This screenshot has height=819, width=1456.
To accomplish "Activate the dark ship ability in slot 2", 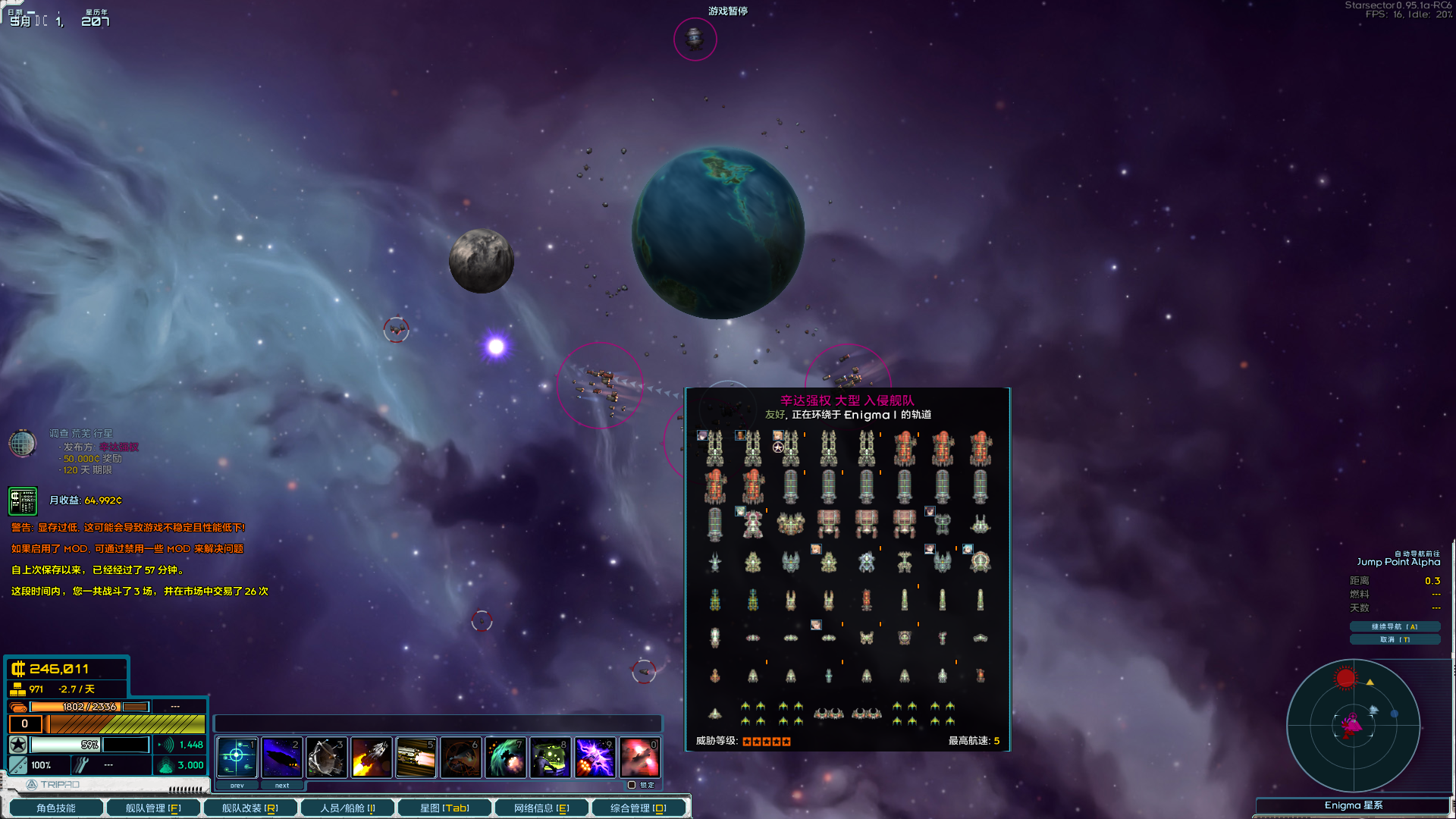I will click(x=281, y=757).
